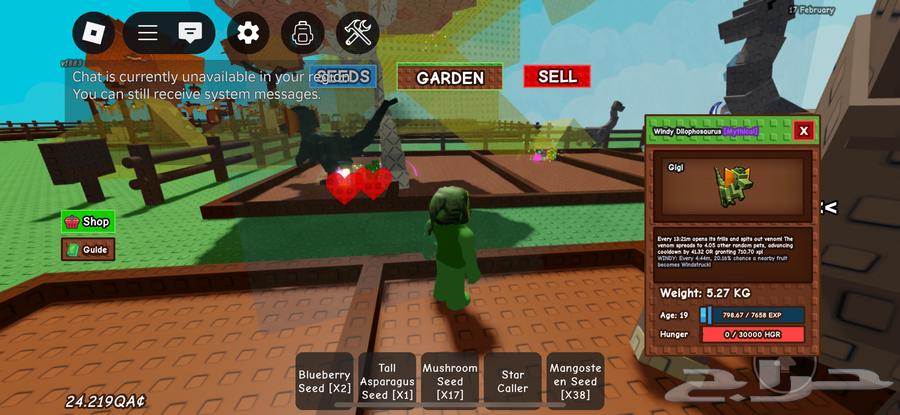Show the Guide book

(x=88, y=250)
